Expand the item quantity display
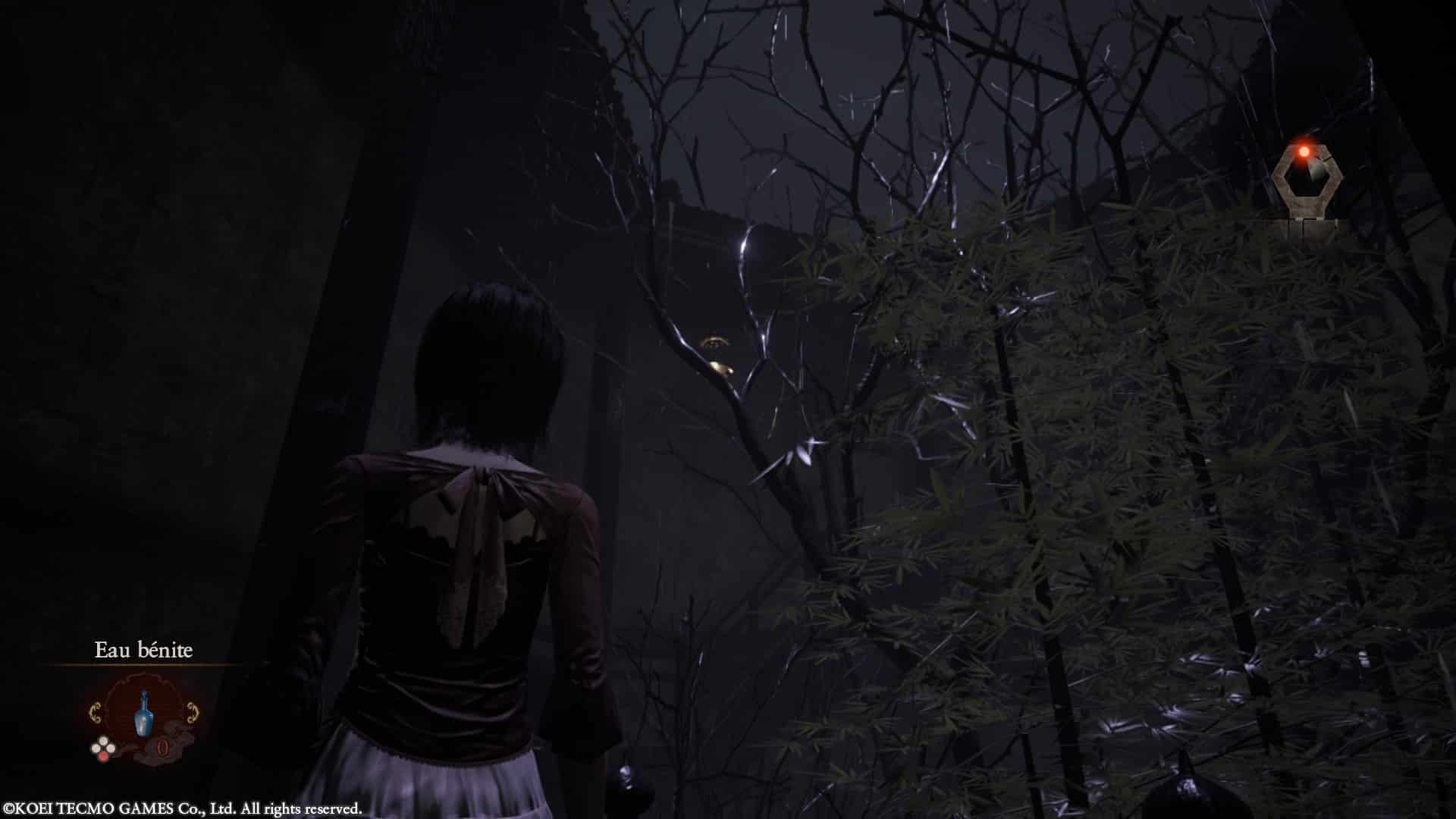The image size is (1456, 819). (x=162, y=748)
